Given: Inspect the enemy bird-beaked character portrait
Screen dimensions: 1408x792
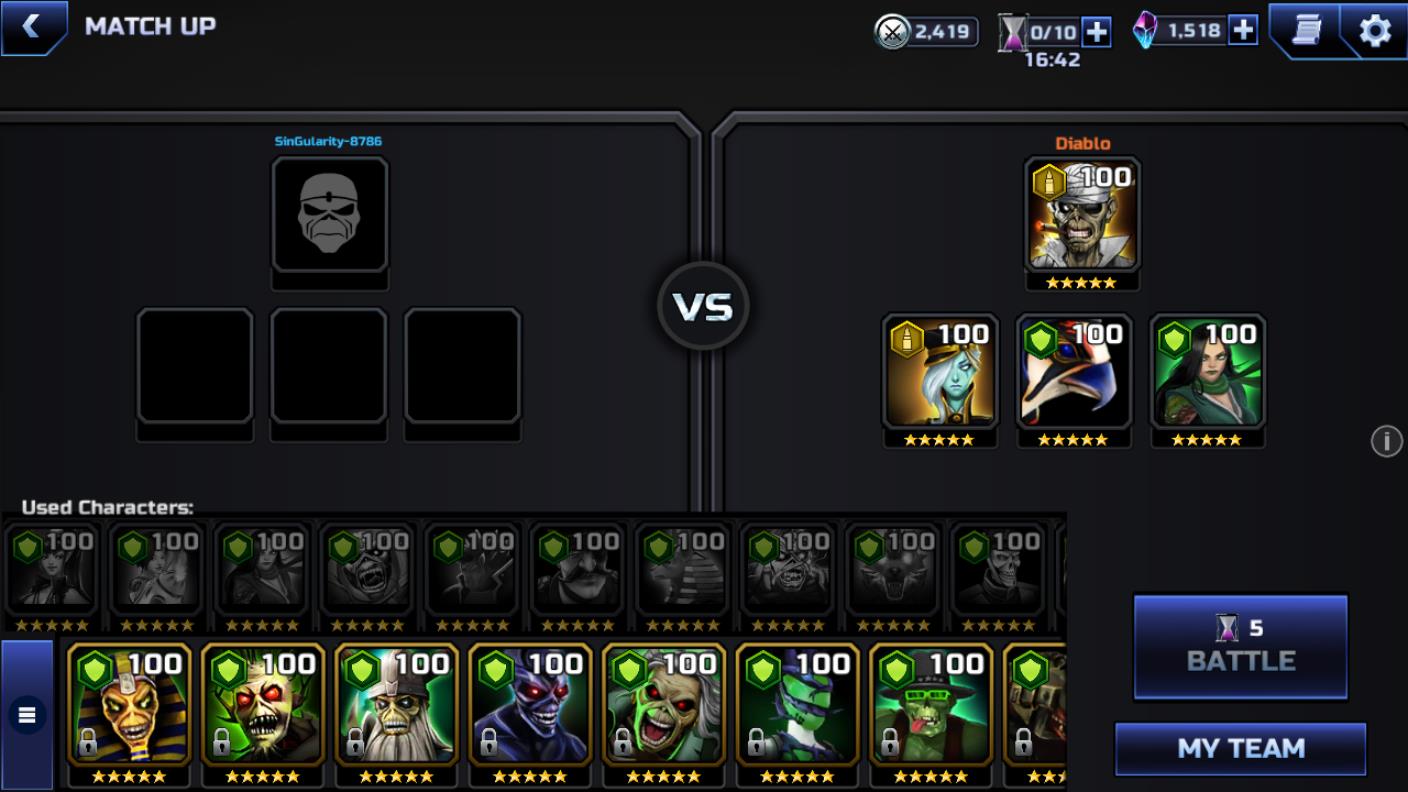Looking at the screenshot, I should [x=1073, y=373].
